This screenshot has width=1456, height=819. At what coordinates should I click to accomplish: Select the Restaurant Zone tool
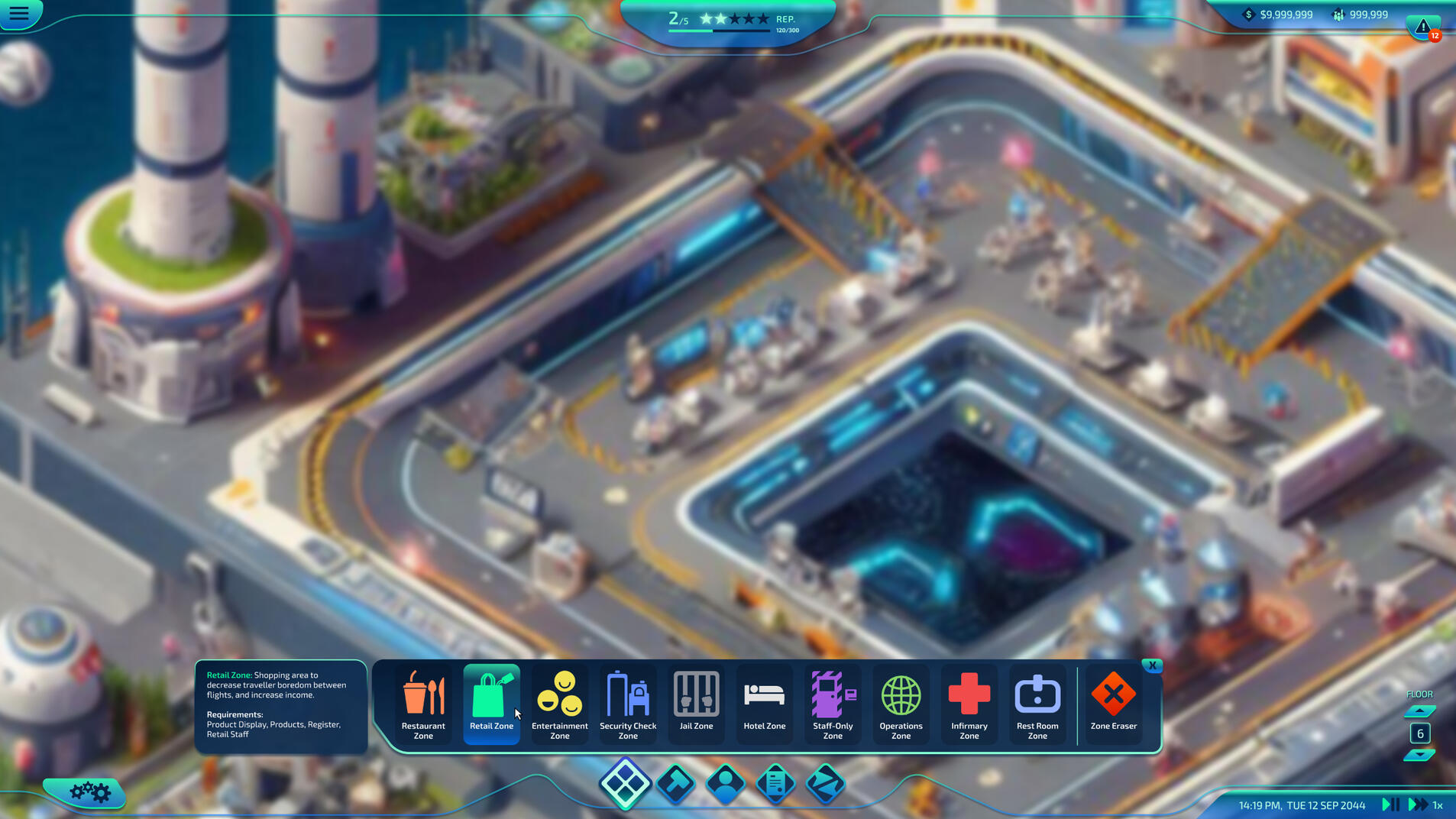pyautogui.click(x=423, y=703)
